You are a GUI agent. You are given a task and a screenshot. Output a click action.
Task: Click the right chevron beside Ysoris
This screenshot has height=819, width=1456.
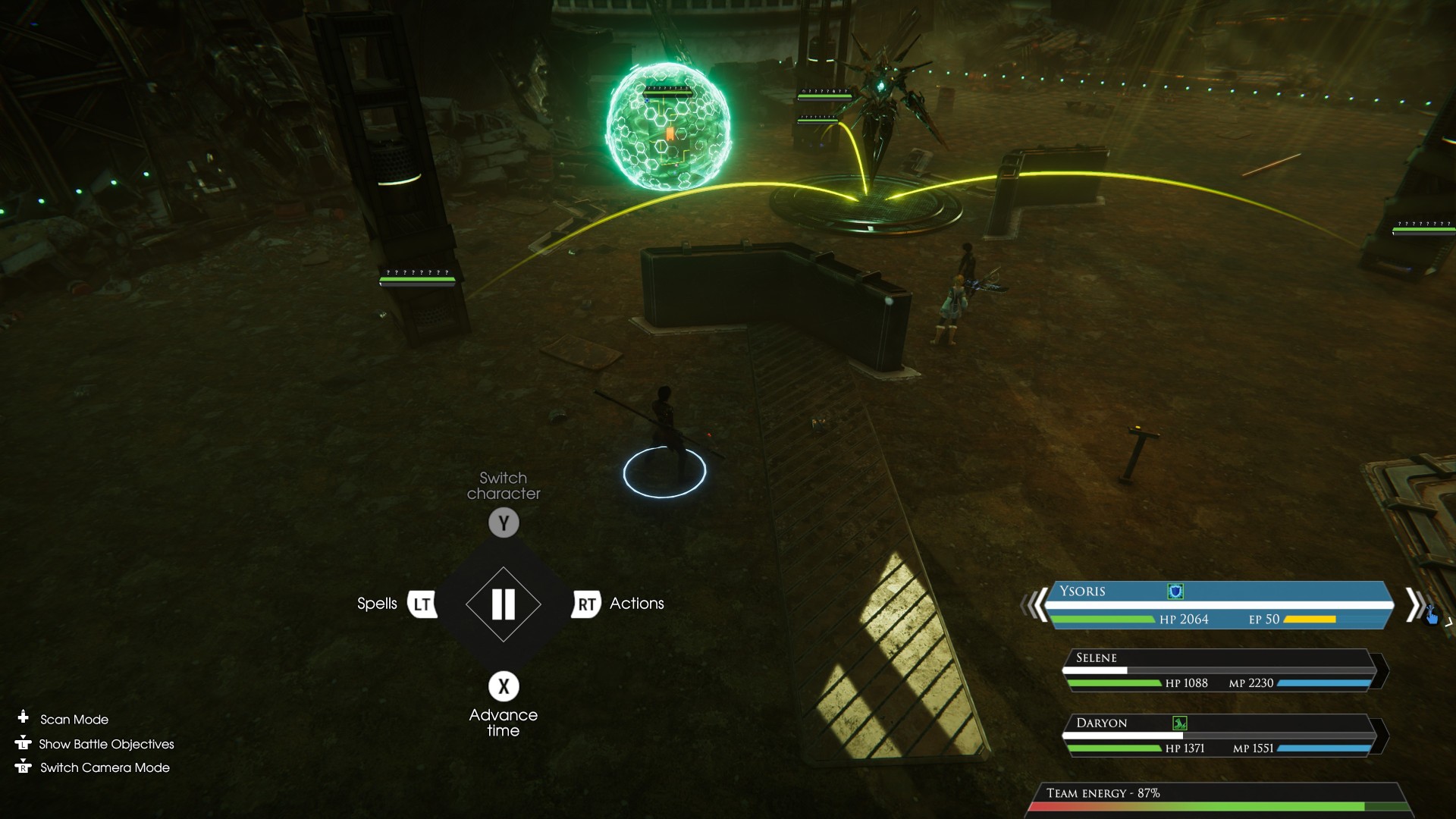pos(1414,605)
